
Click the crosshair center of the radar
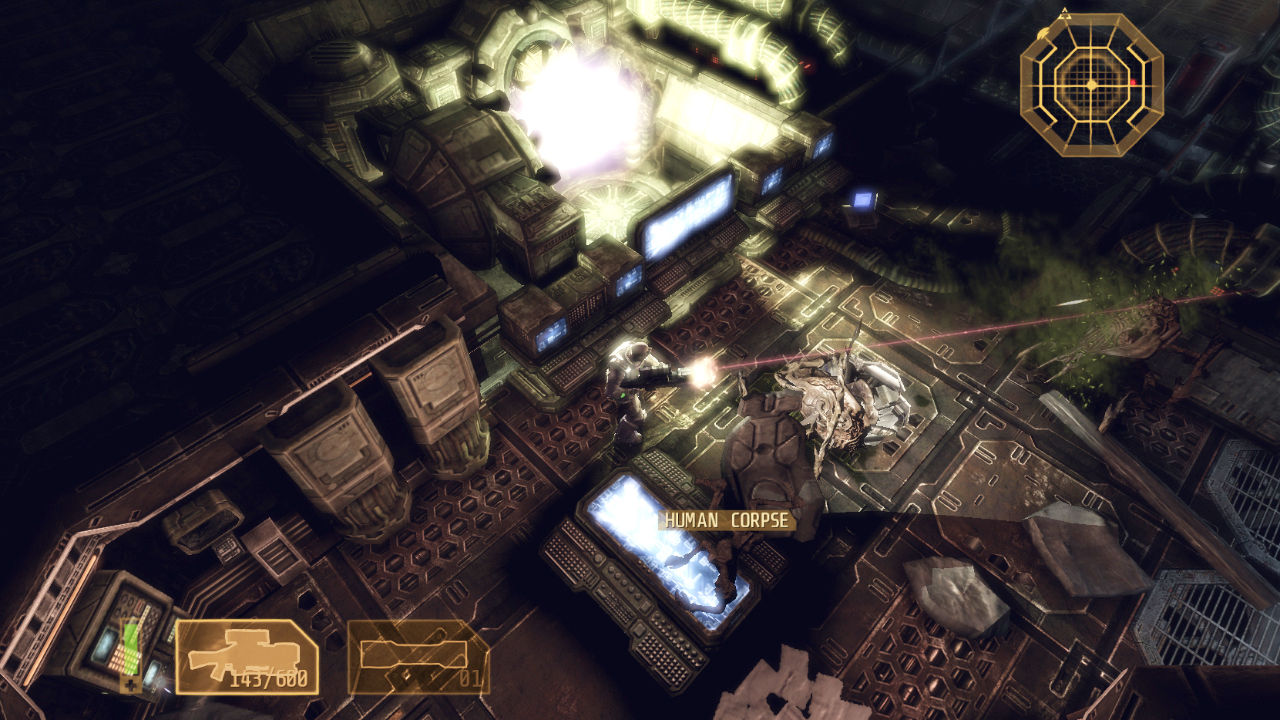pos(1091,84)
